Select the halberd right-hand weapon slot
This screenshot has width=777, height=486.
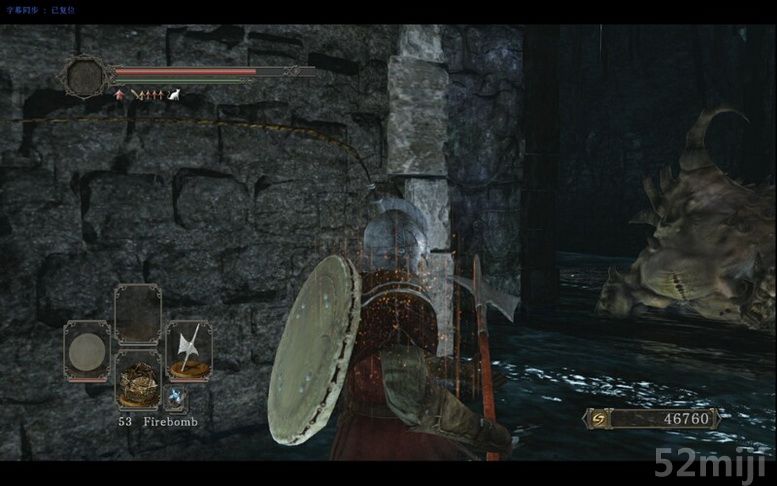(x=189, y=350)
